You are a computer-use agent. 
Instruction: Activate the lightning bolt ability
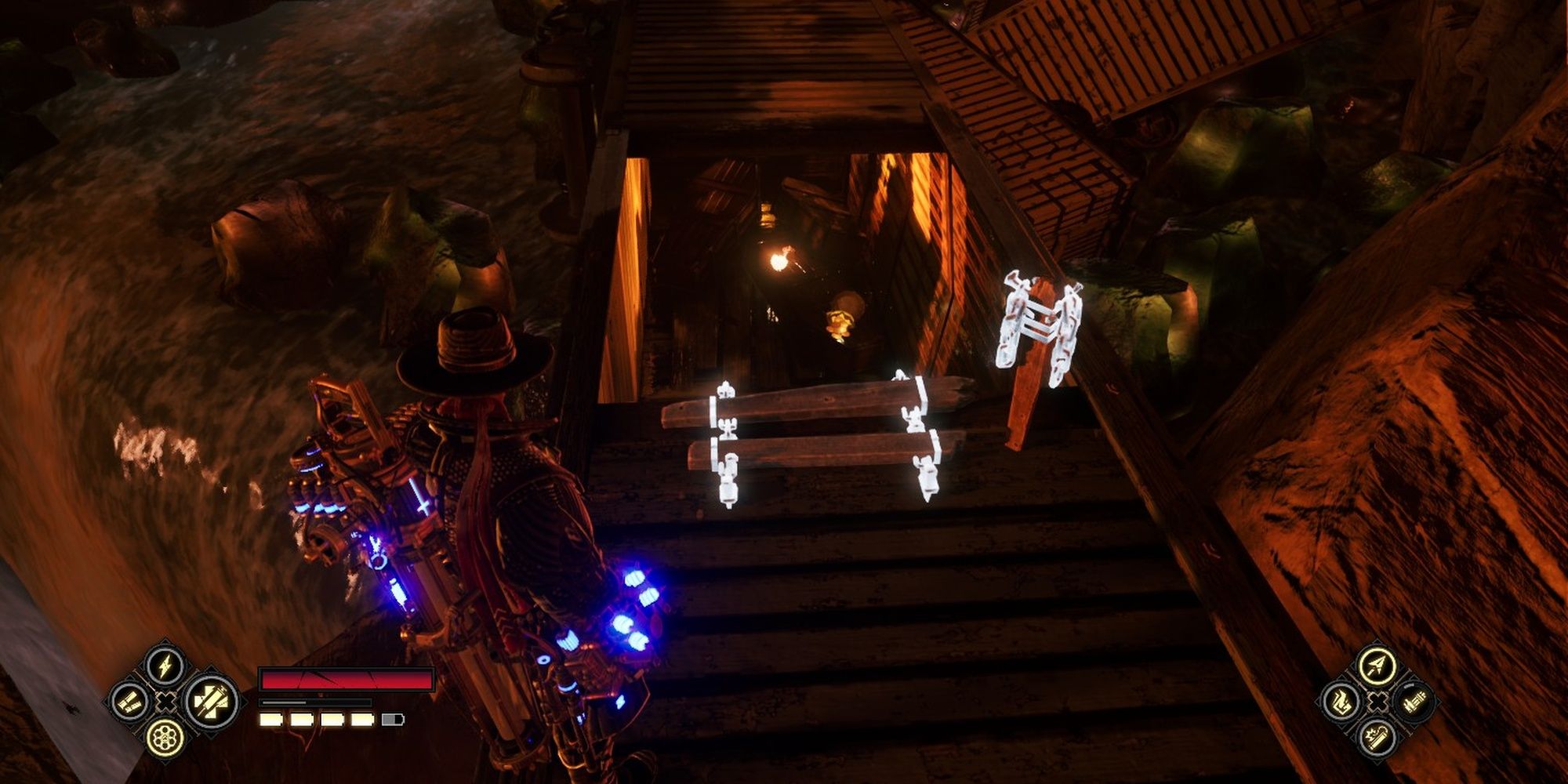tap(165, 666)
